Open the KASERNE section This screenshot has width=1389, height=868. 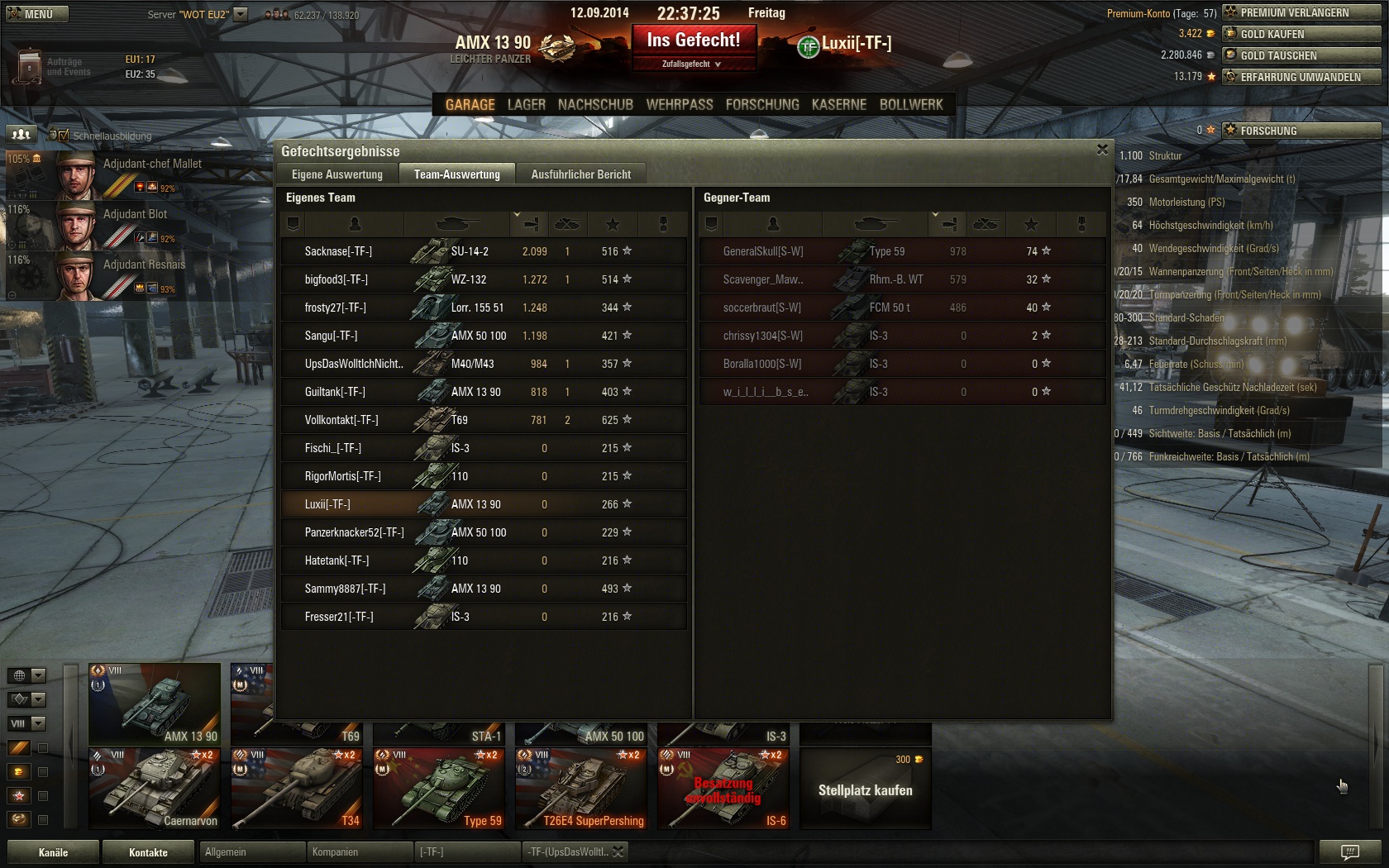(839, 105)
